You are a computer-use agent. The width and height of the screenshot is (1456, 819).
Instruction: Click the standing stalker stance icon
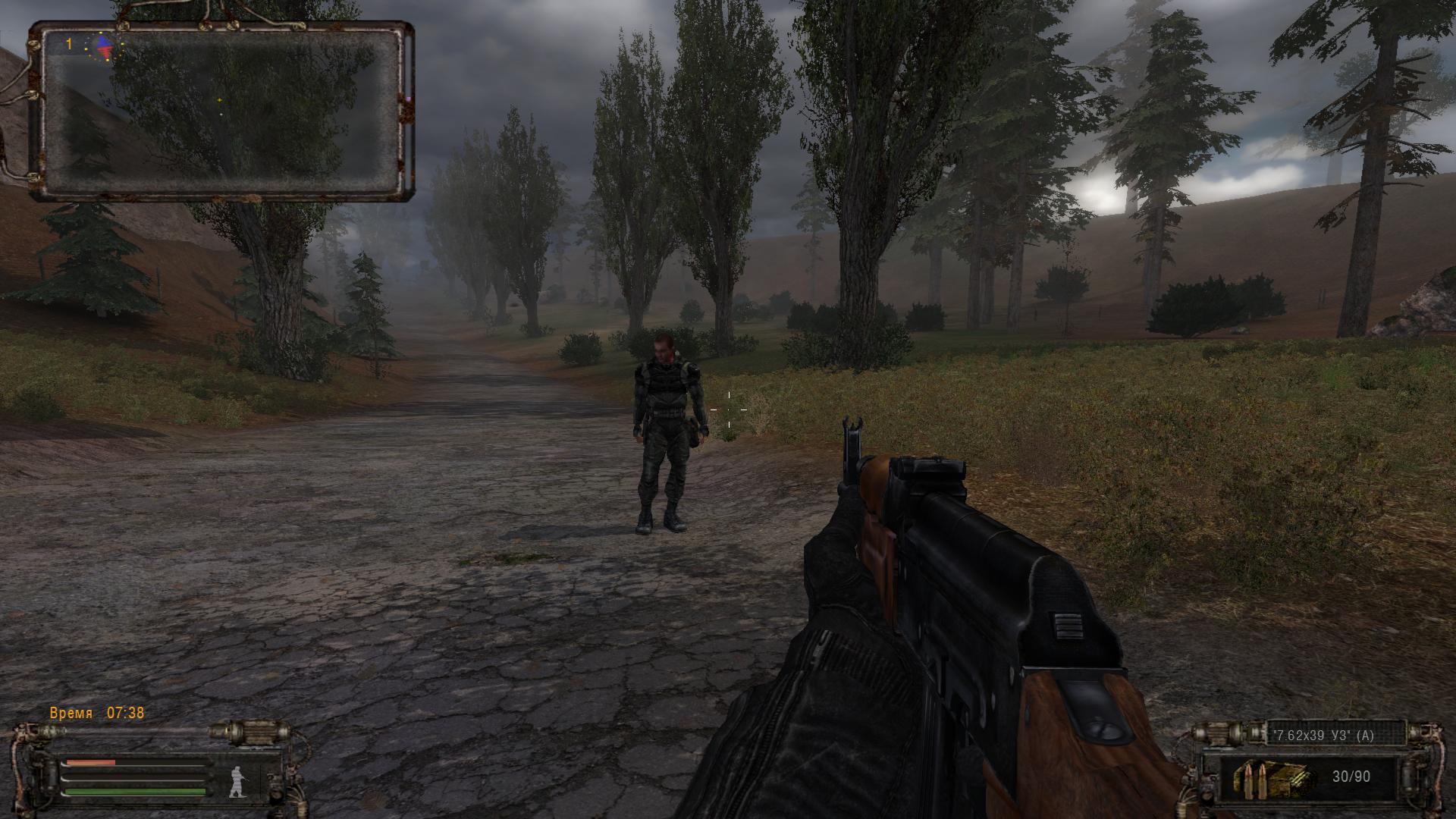coord(237,781)
